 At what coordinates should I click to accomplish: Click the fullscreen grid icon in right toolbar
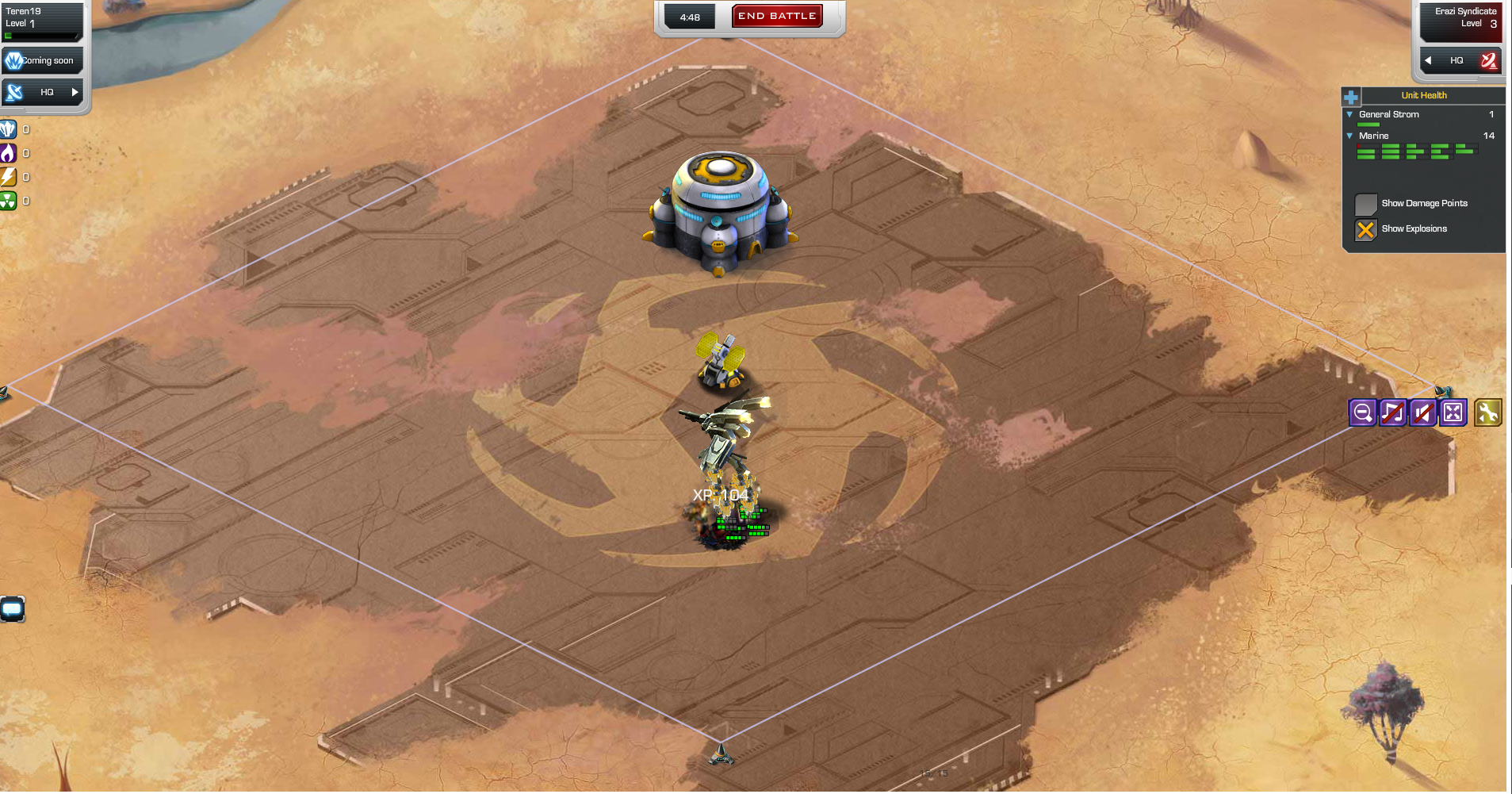(1453, 412)
